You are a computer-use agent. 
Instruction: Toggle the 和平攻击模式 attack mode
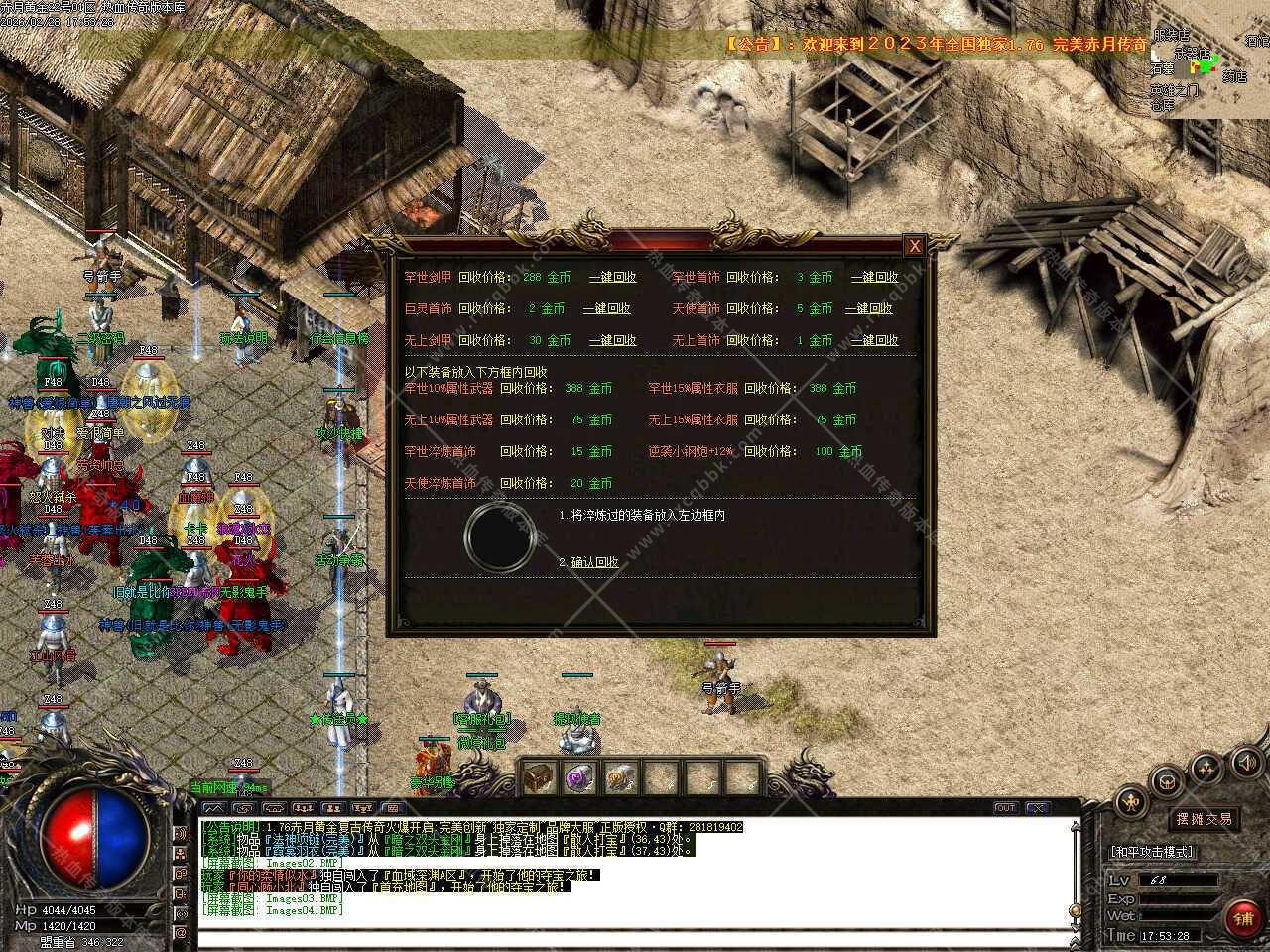coord(1153,852)
